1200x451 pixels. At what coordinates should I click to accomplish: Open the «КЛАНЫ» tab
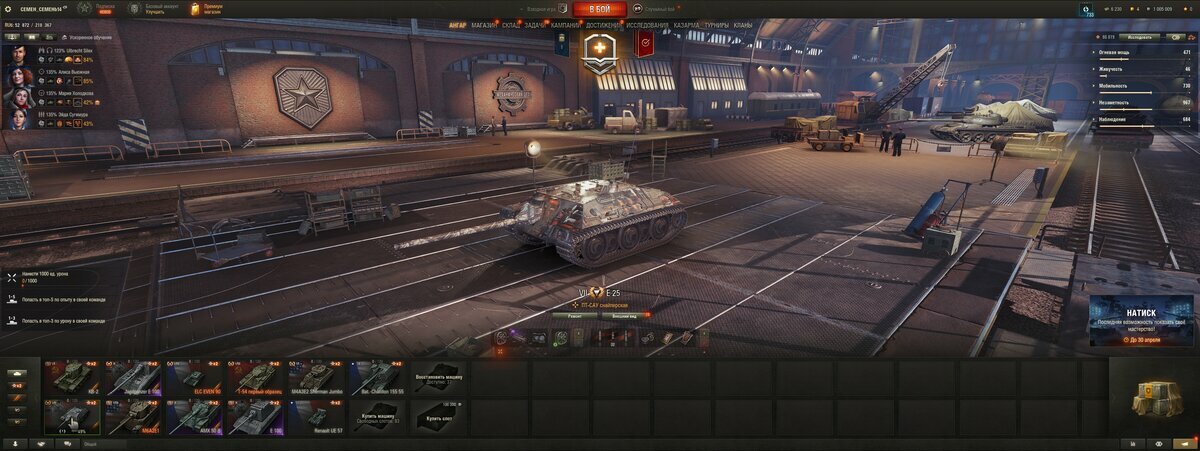743,24
